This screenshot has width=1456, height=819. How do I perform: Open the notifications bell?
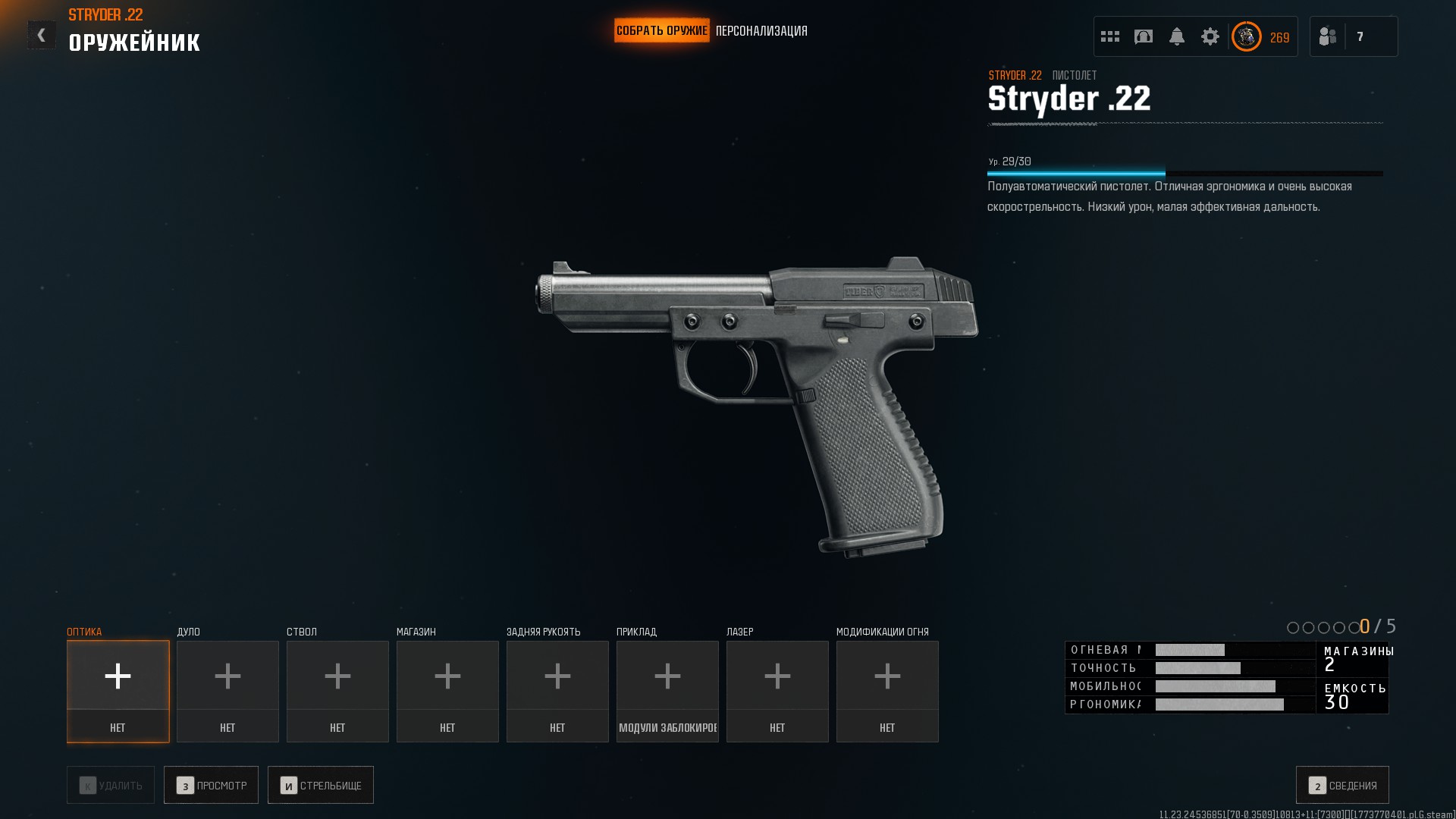click(1176, 36)
